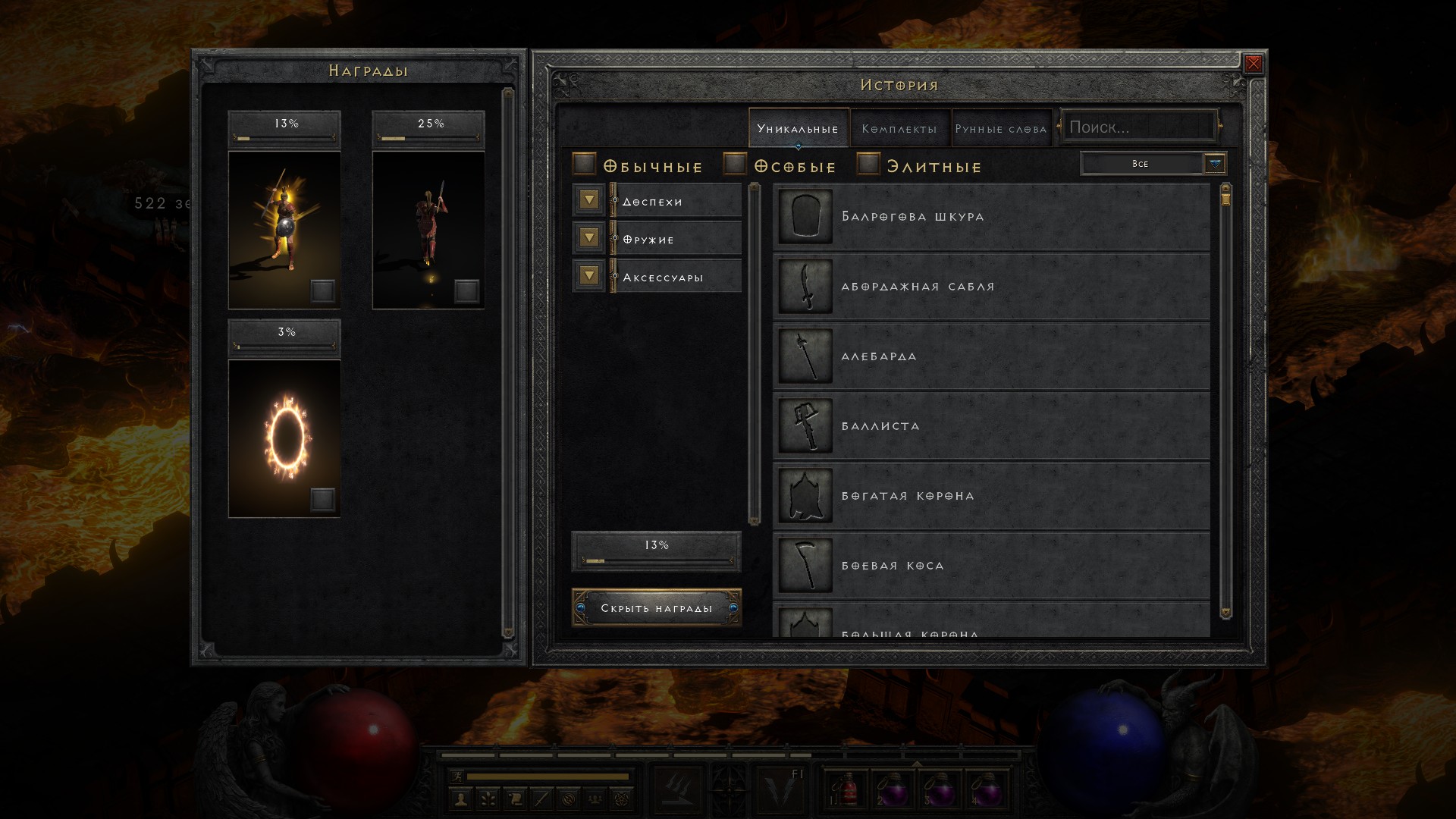The image size is (1456, 819).
Task: Expand the Доспехи category
Action: click(x=589, y=200)
